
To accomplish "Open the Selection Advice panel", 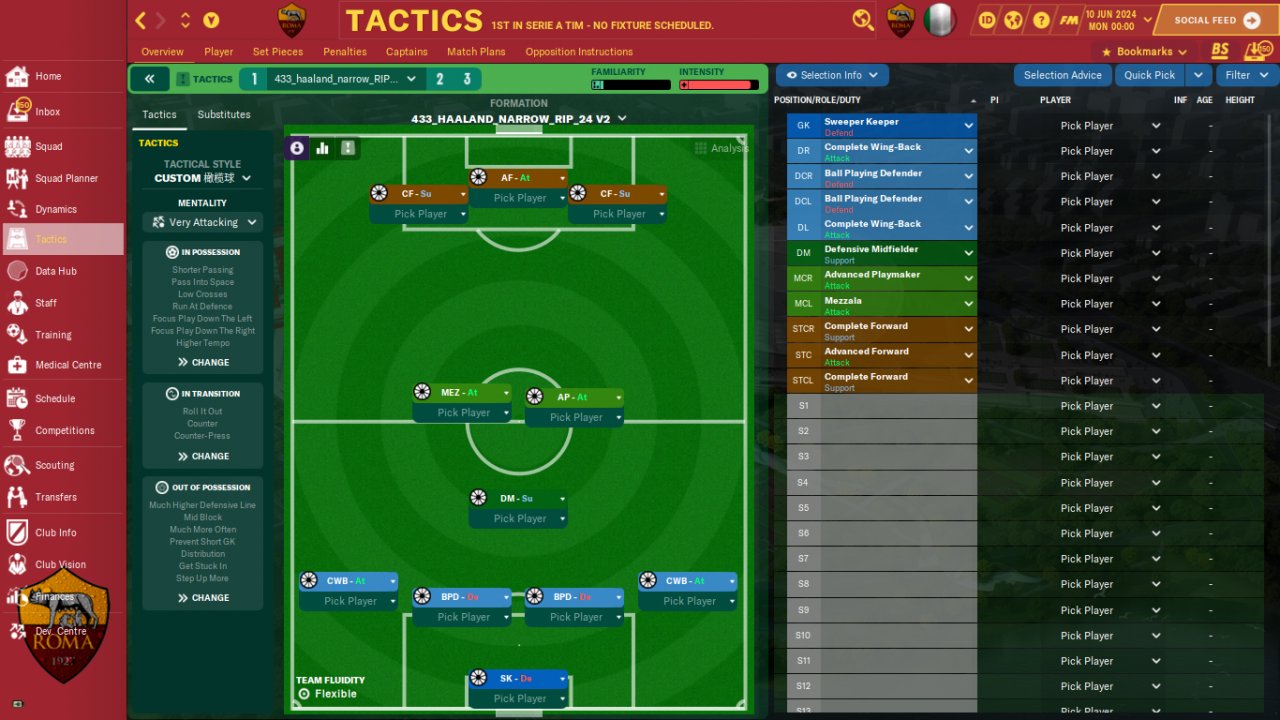I will pyautogui.click(x=1062, y=75).
